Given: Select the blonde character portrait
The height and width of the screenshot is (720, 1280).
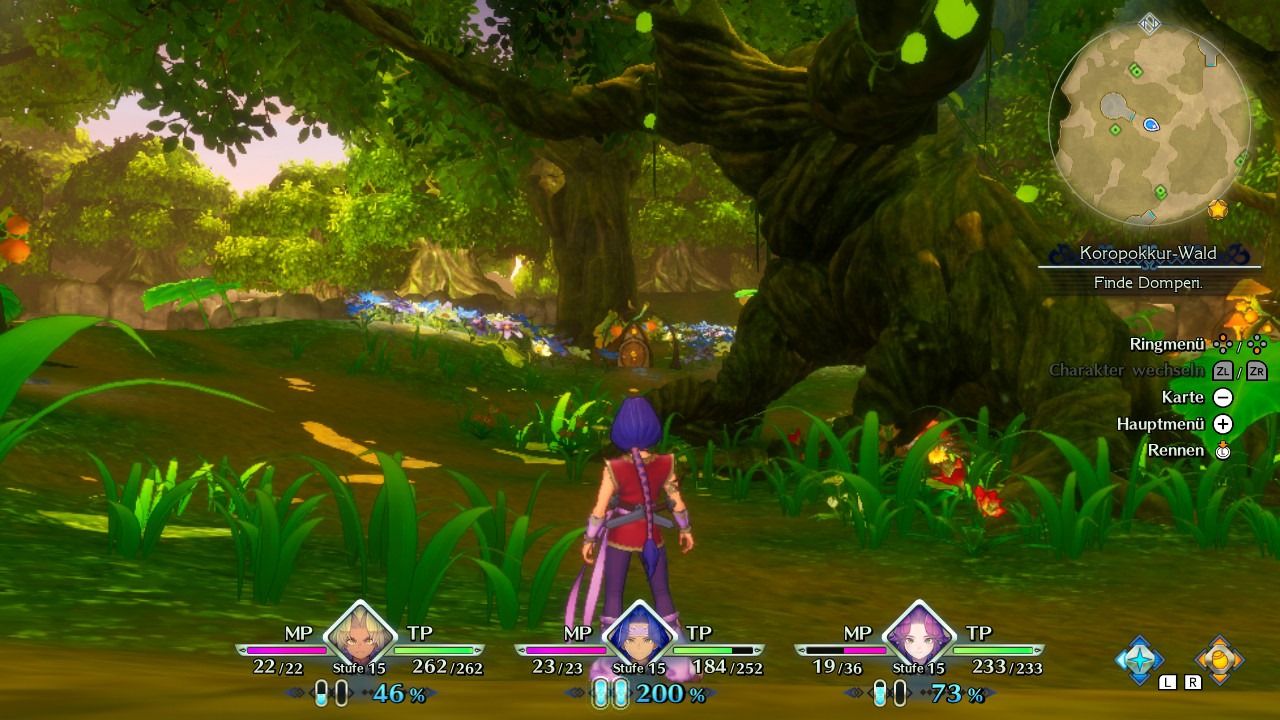Looking at the screenshot, I should [x=360, y=635].
